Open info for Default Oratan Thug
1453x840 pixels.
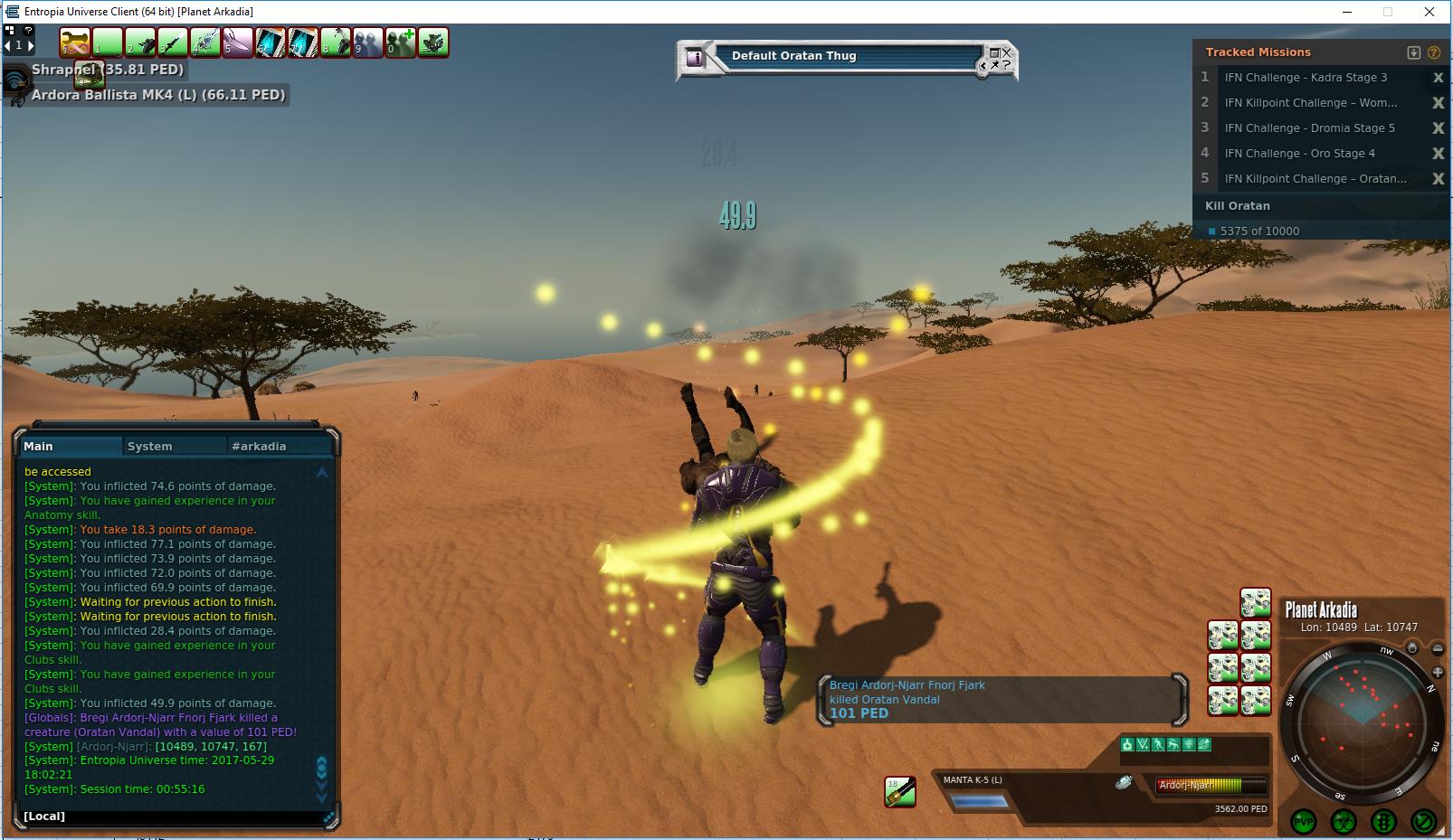coord(695,58)
